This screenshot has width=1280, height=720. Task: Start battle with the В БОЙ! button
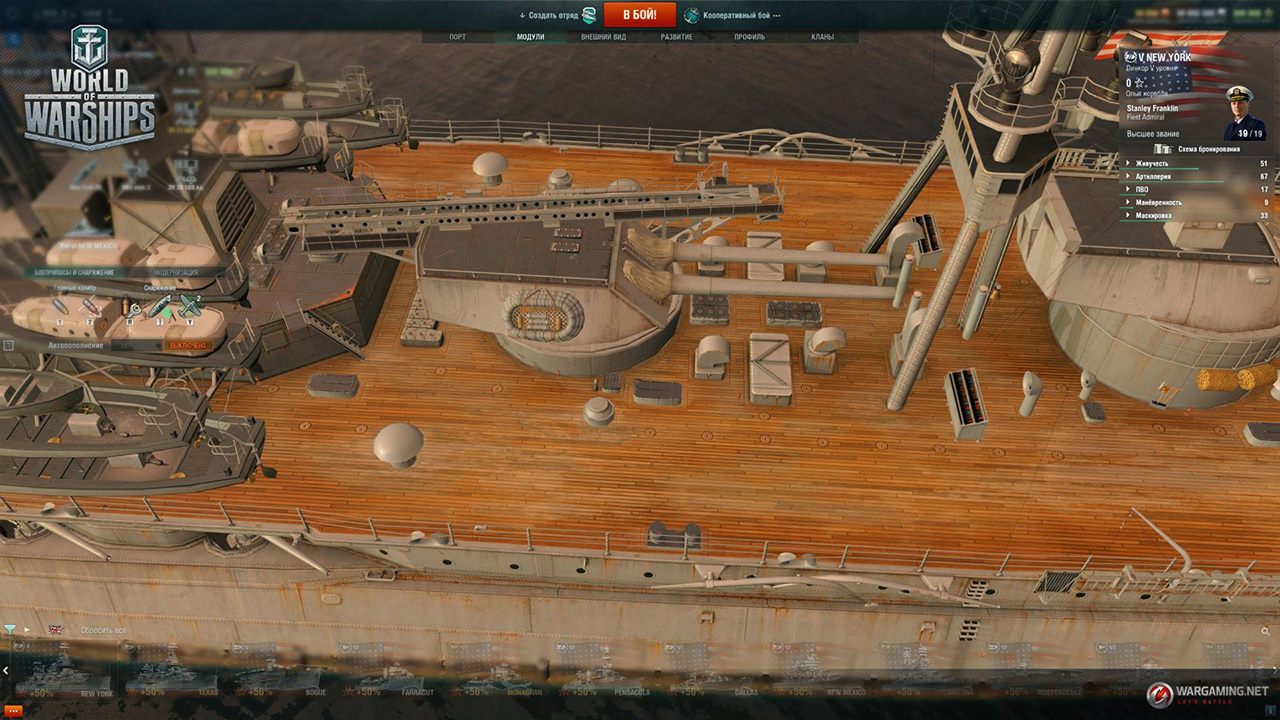640,15
